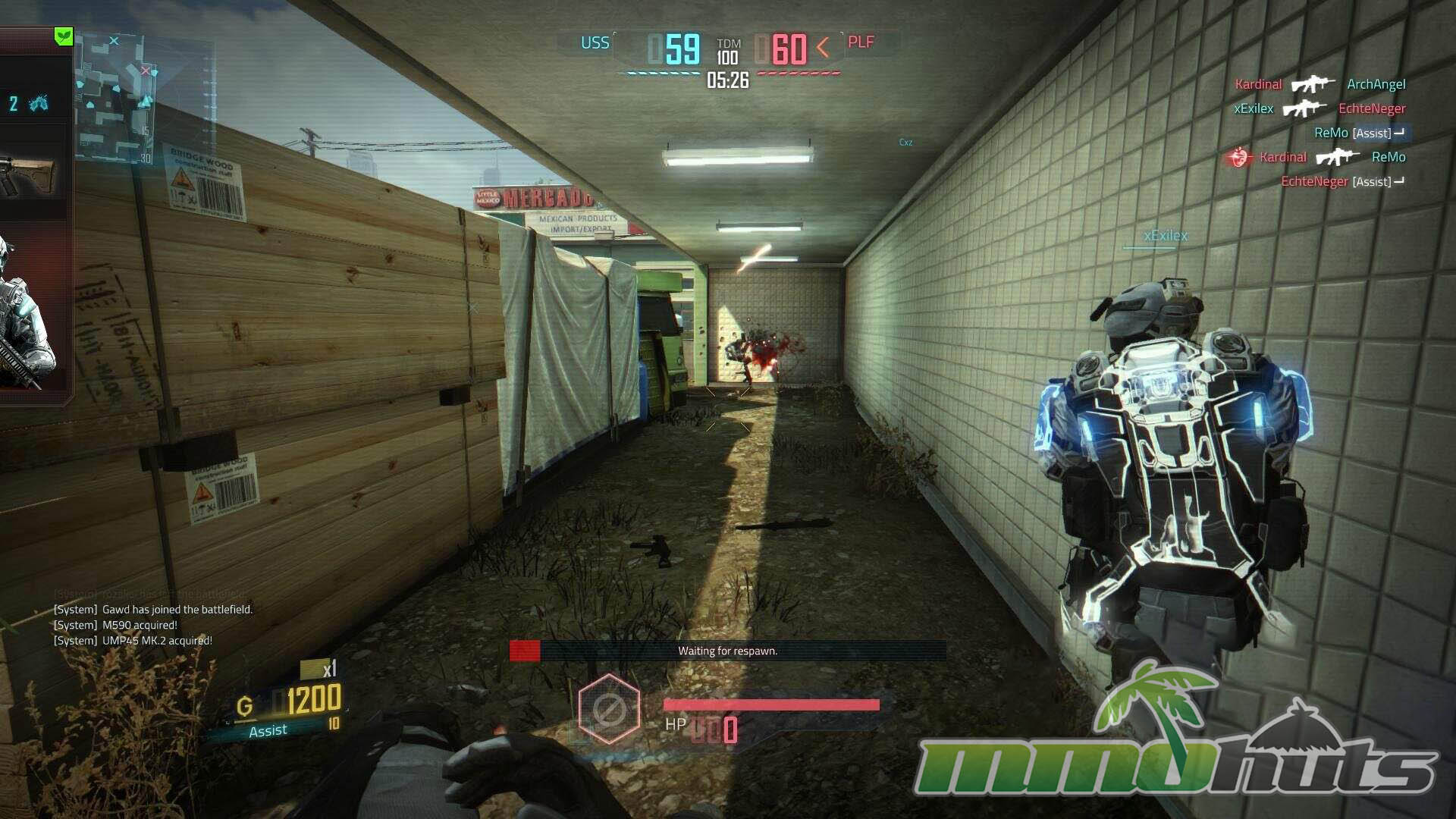The height and width of the screenshot is (819, 1456).
Task: Click the system chat log messages
Action: (x=153, y=625)
